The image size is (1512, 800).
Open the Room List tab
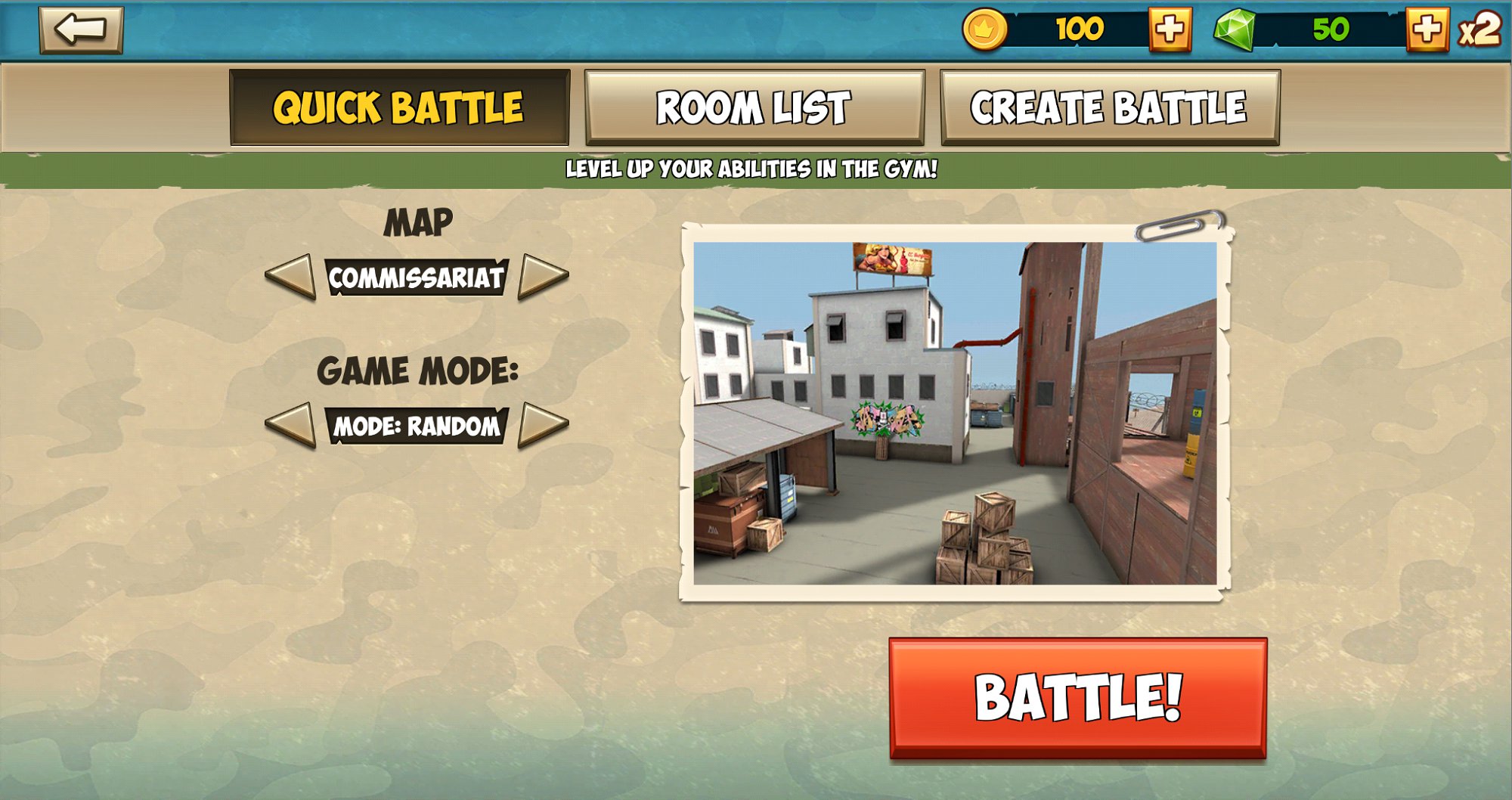754,107
